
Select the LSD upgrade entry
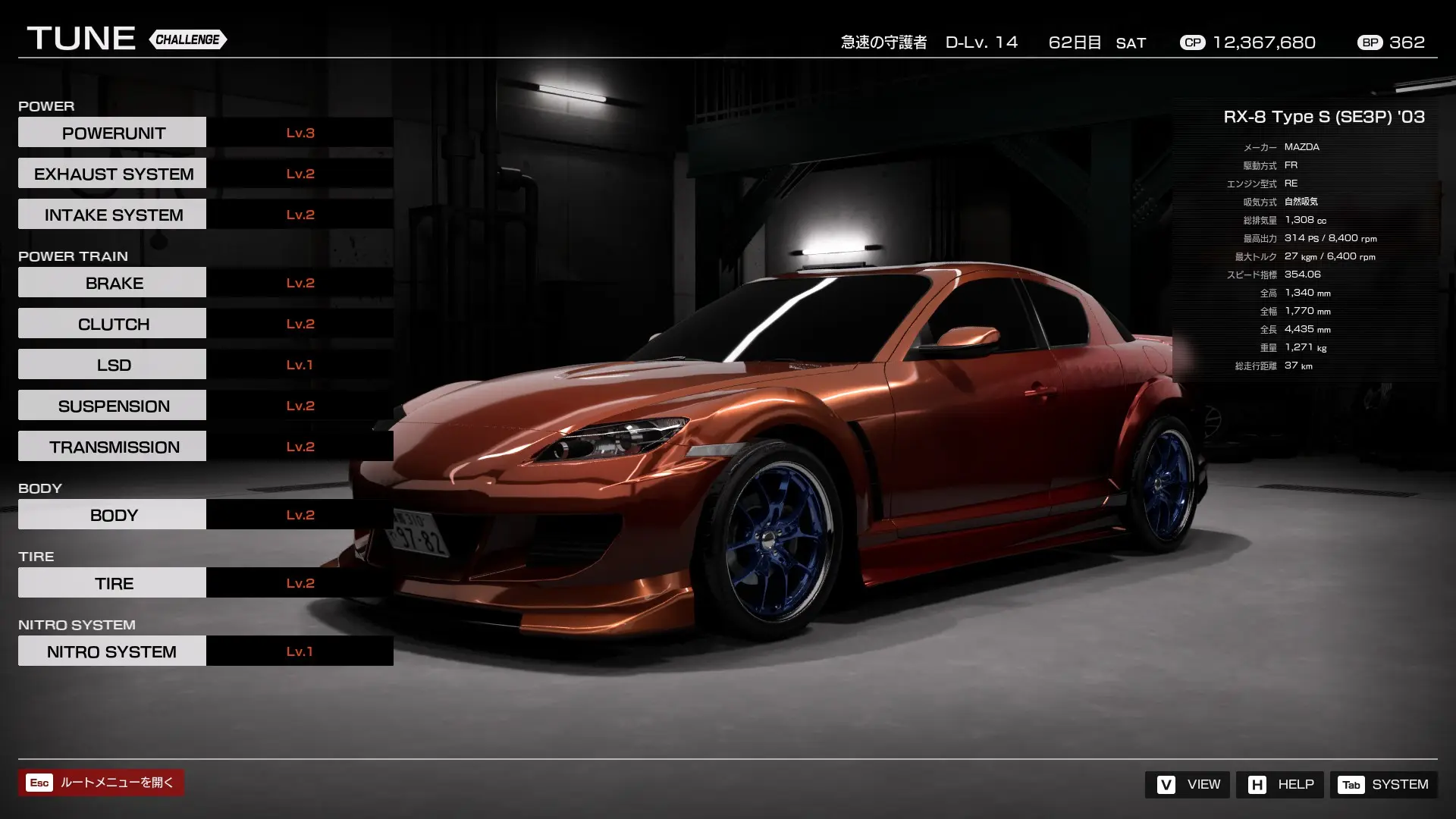pos(111,364)
